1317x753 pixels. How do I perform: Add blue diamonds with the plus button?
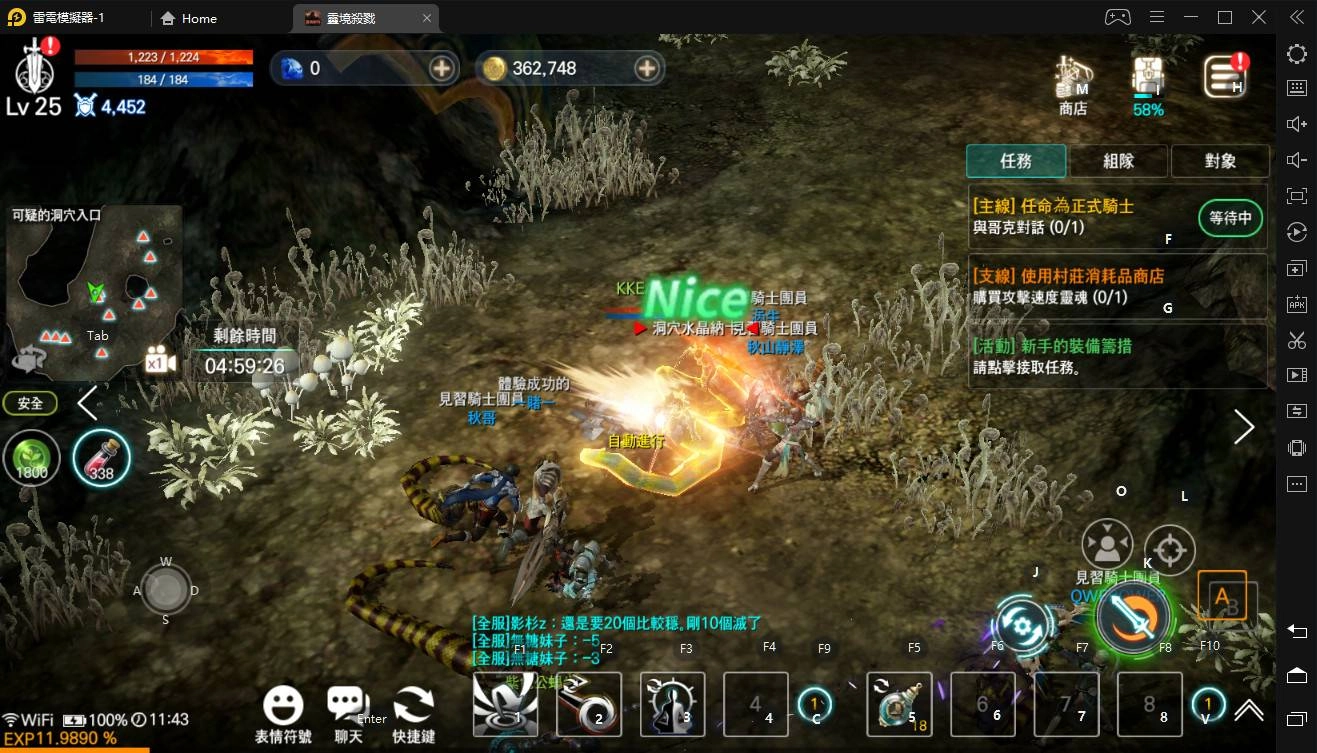(x=442, y=68)
